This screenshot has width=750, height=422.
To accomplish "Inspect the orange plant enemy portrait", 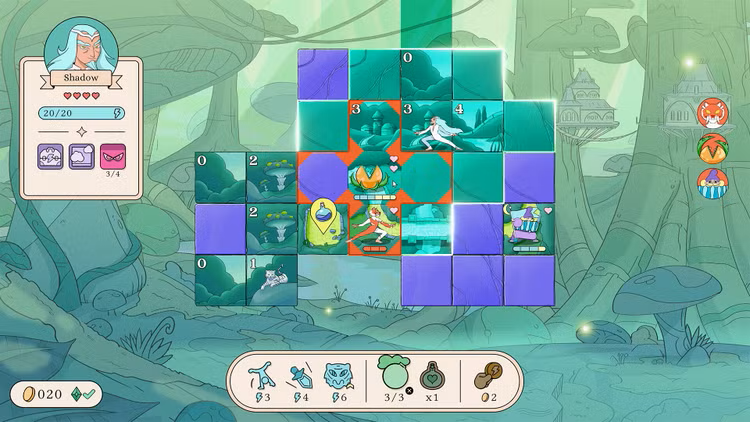I will click(x=712, y=147).
